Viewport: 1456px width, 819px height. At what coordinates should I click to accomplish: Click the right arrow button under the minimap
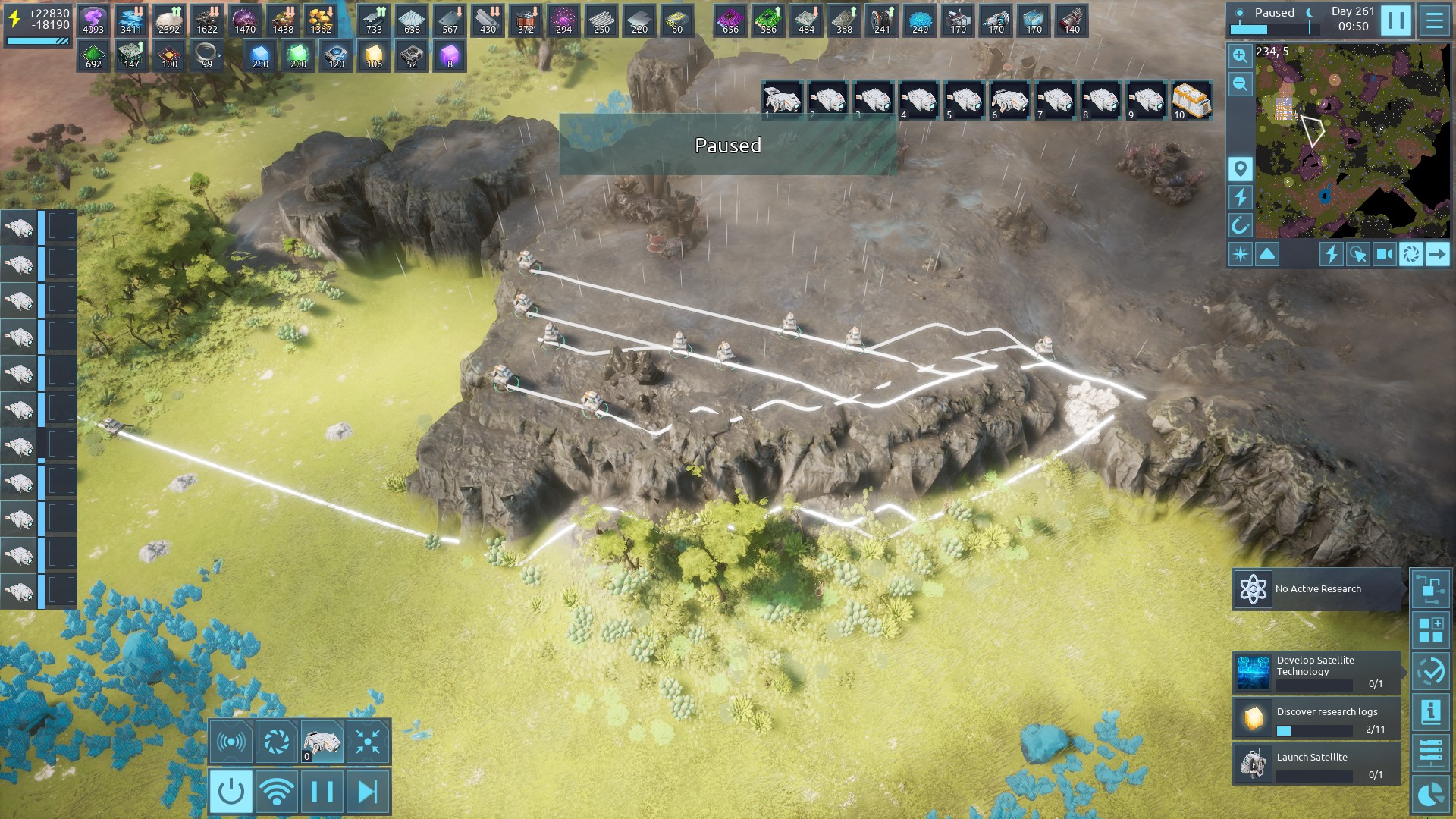click(x=1437, y=255)
